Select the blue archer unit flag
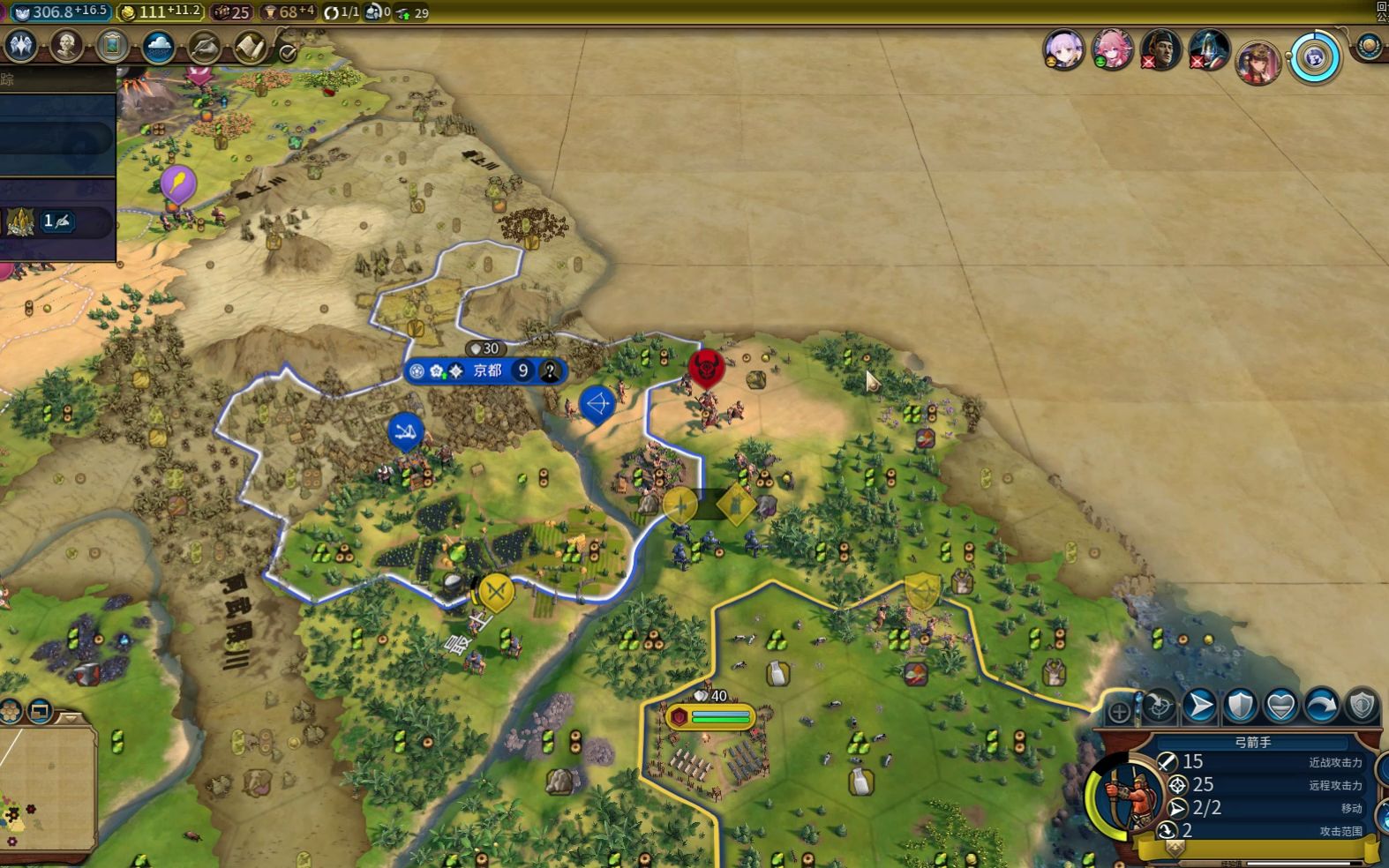 pos(597,405)
